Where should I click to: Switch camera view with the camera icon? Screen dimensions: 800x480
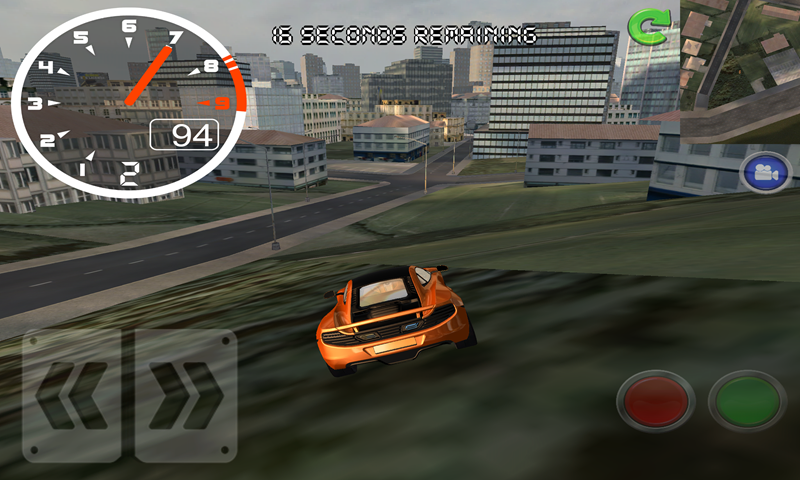(x=766, y=172)
